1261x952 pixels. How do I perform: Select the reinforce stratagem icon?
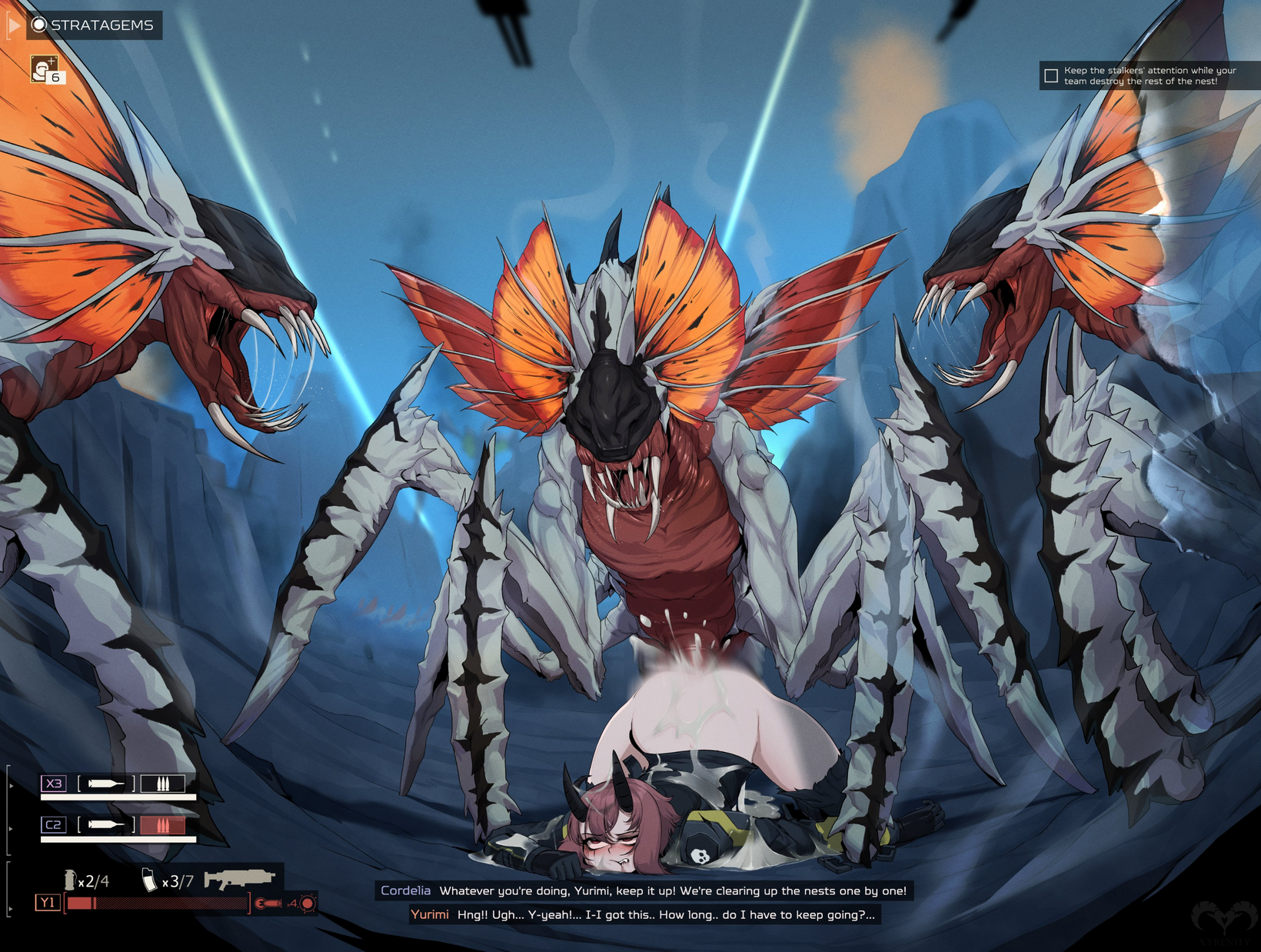coord(45,69)
